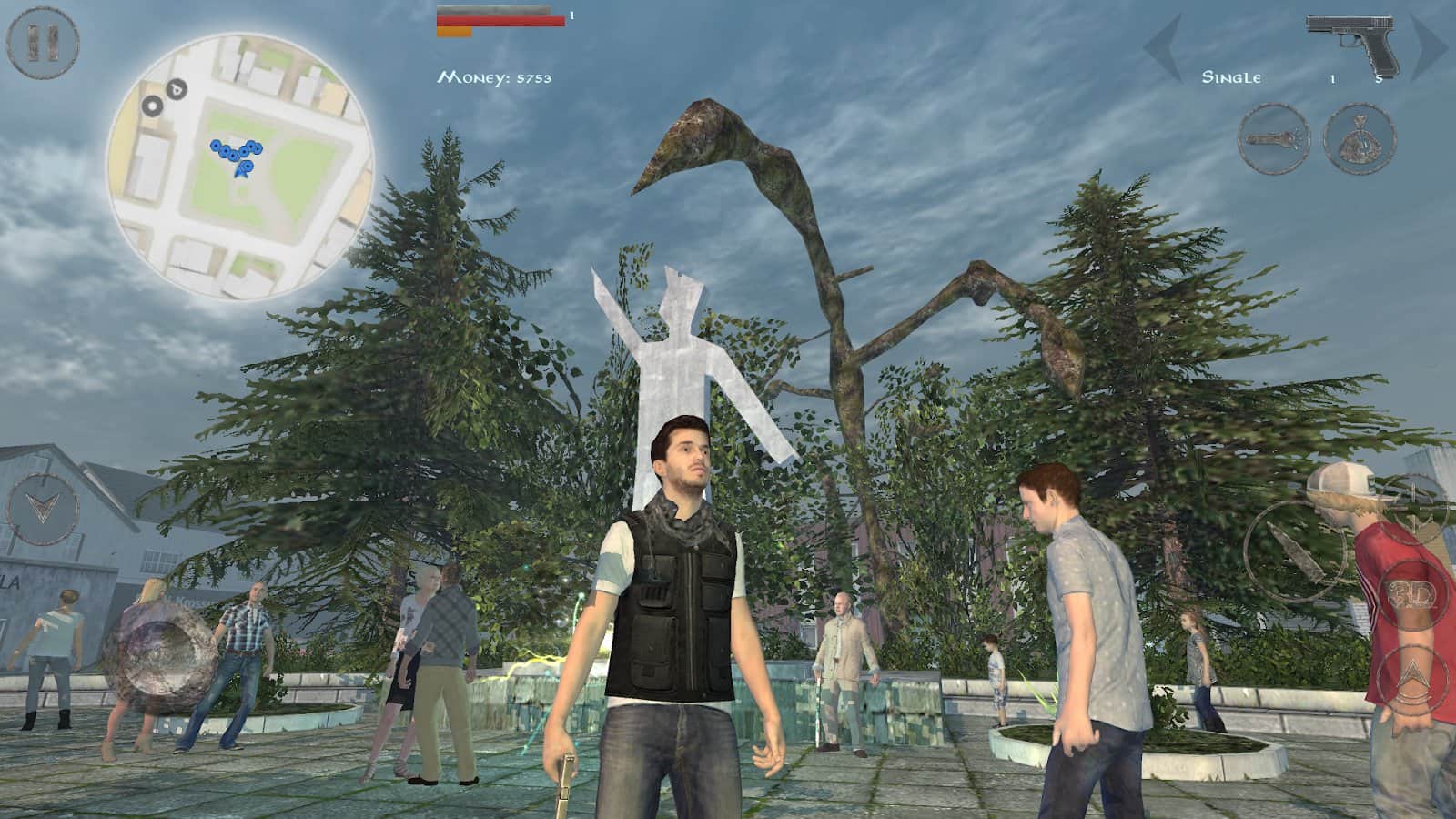
Task: Select the pistol weapon icon
Action: [1351, 45]
